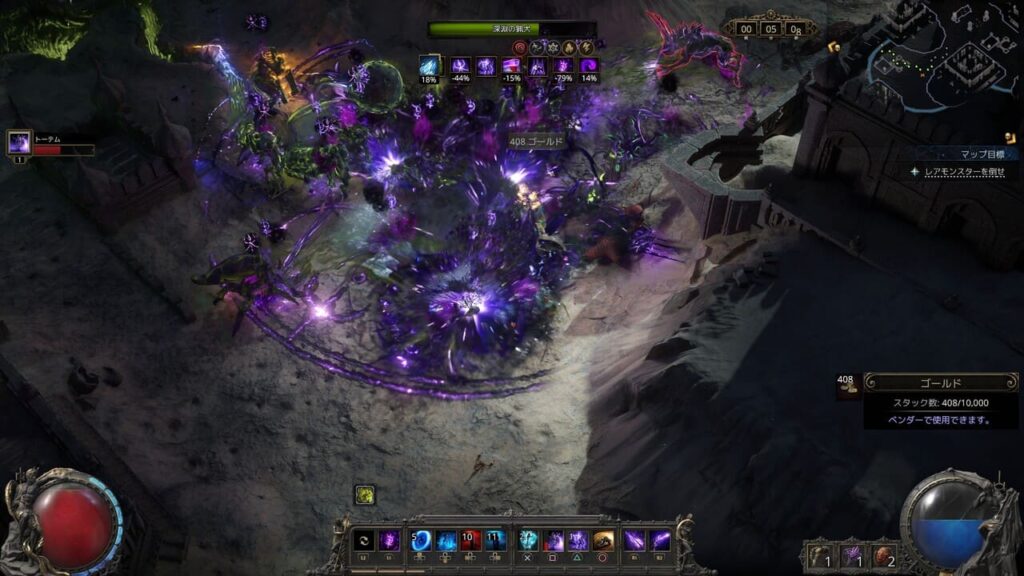Click the yellow-green buff icon above hotbar
The height and width of the screenshot is (576, 1024).
coord(365,494)
